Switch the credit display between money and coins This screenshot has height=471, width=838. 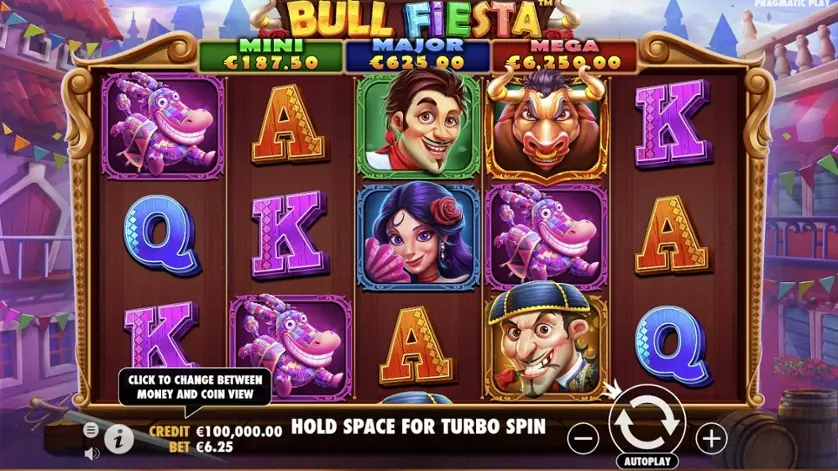tap(215, 428)
